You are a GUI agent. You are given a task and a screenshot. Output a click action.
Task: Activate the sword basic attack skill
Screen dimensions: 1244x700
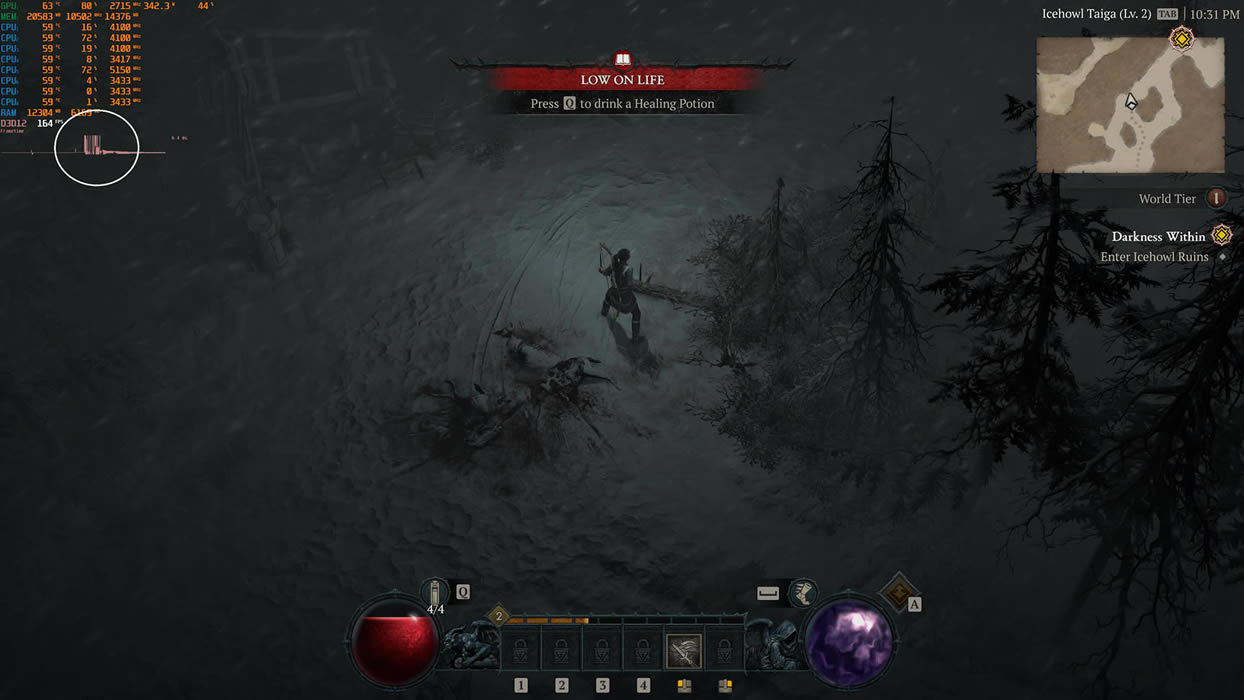point(684,652)
